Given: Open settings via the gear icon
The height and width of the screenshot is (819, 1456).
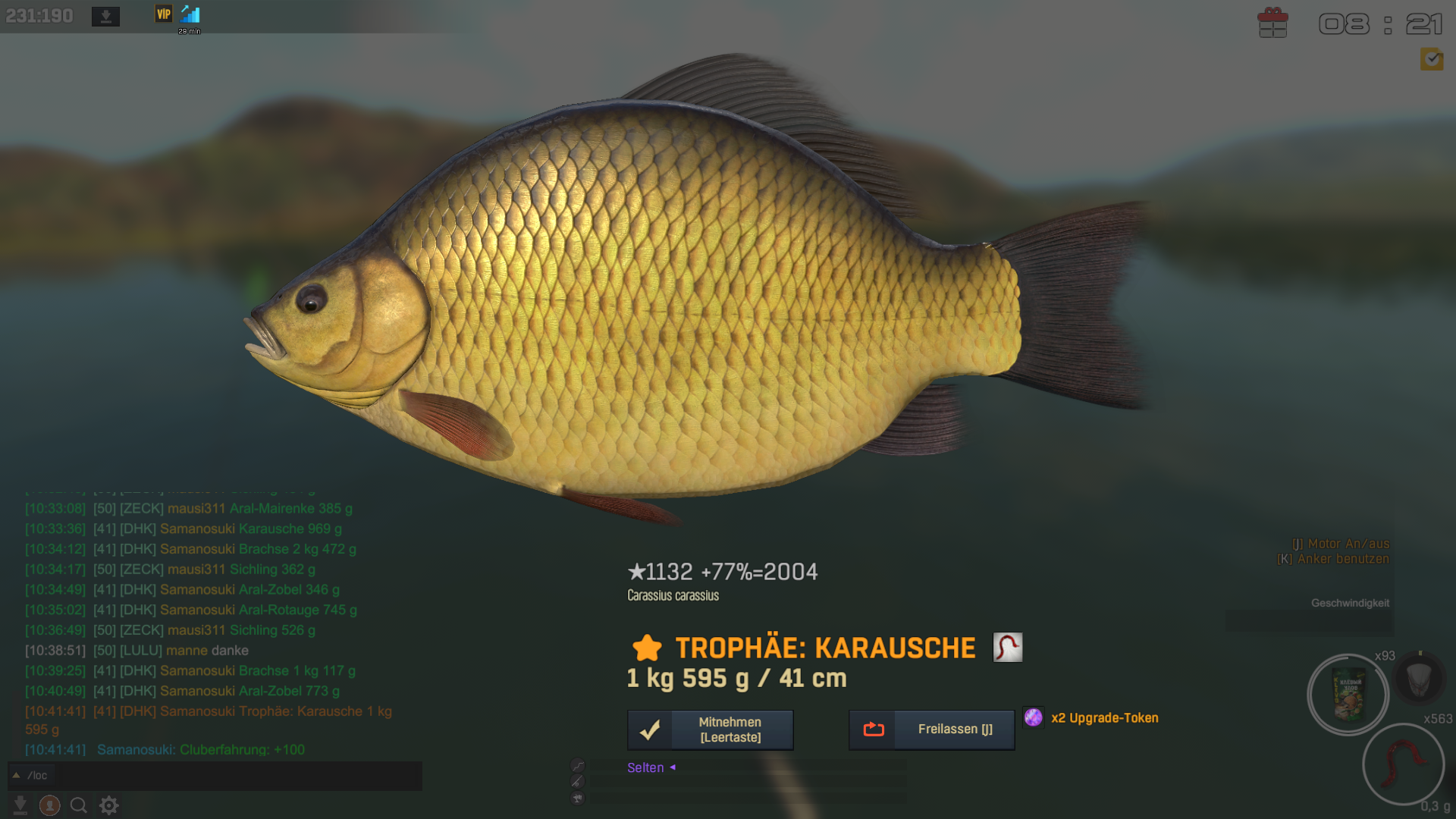Looking at the screenshot, I should click(109, 805).
